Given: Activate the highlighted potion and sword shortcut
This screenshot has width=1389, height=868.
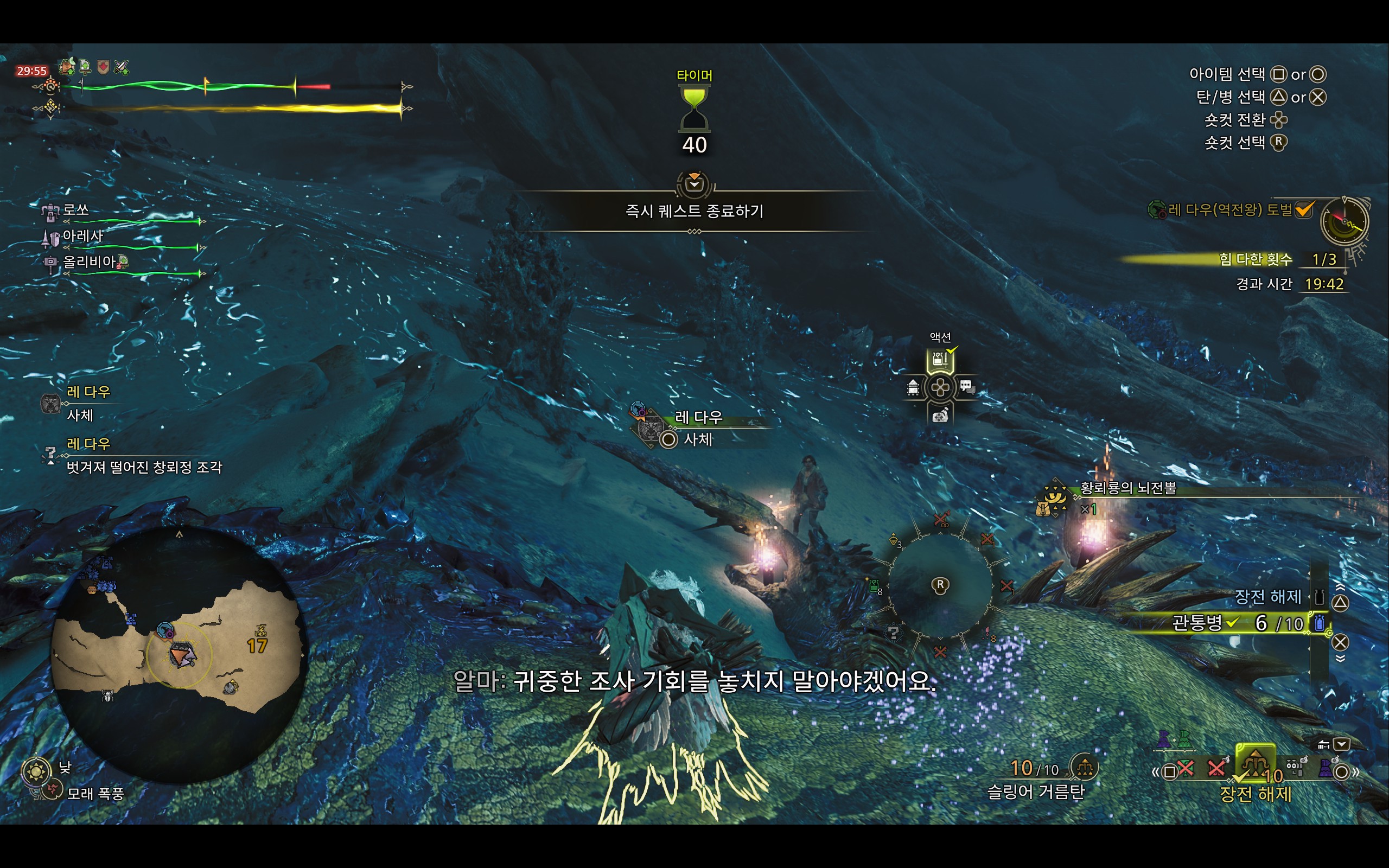Looking at the screenshot, I should coord(940,361).
